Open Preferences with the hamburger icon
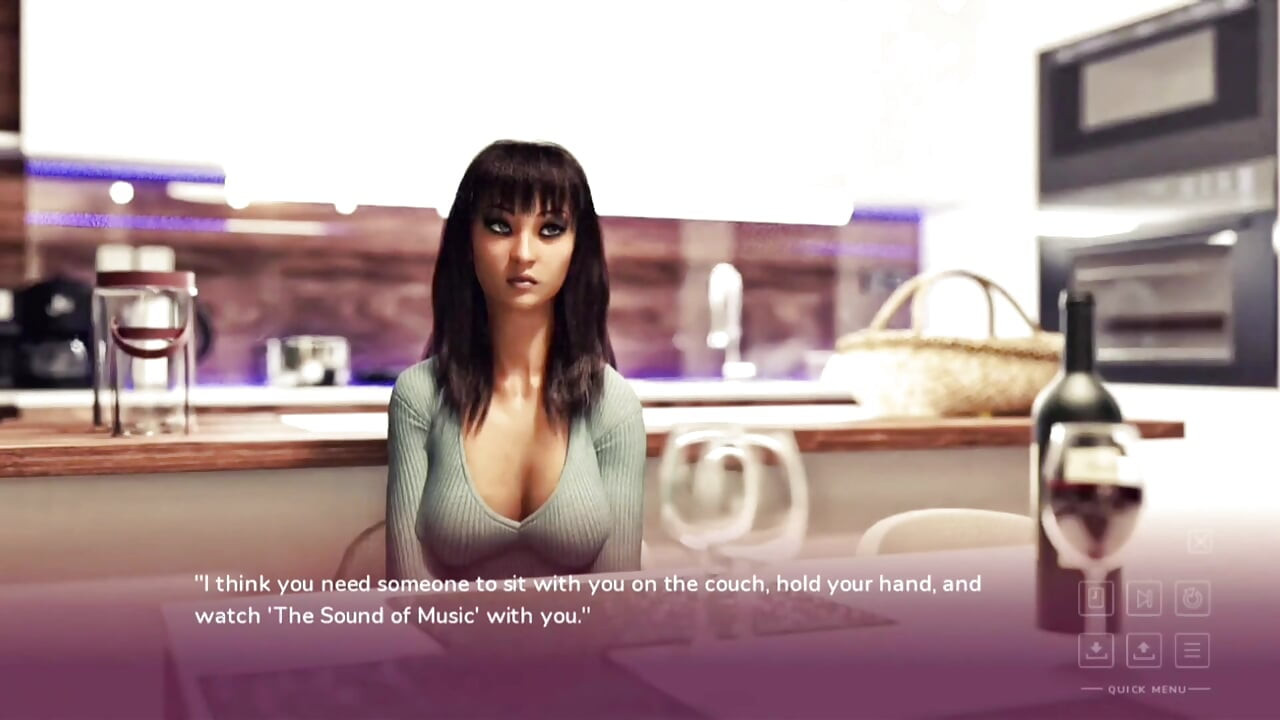 [1192, 650]
